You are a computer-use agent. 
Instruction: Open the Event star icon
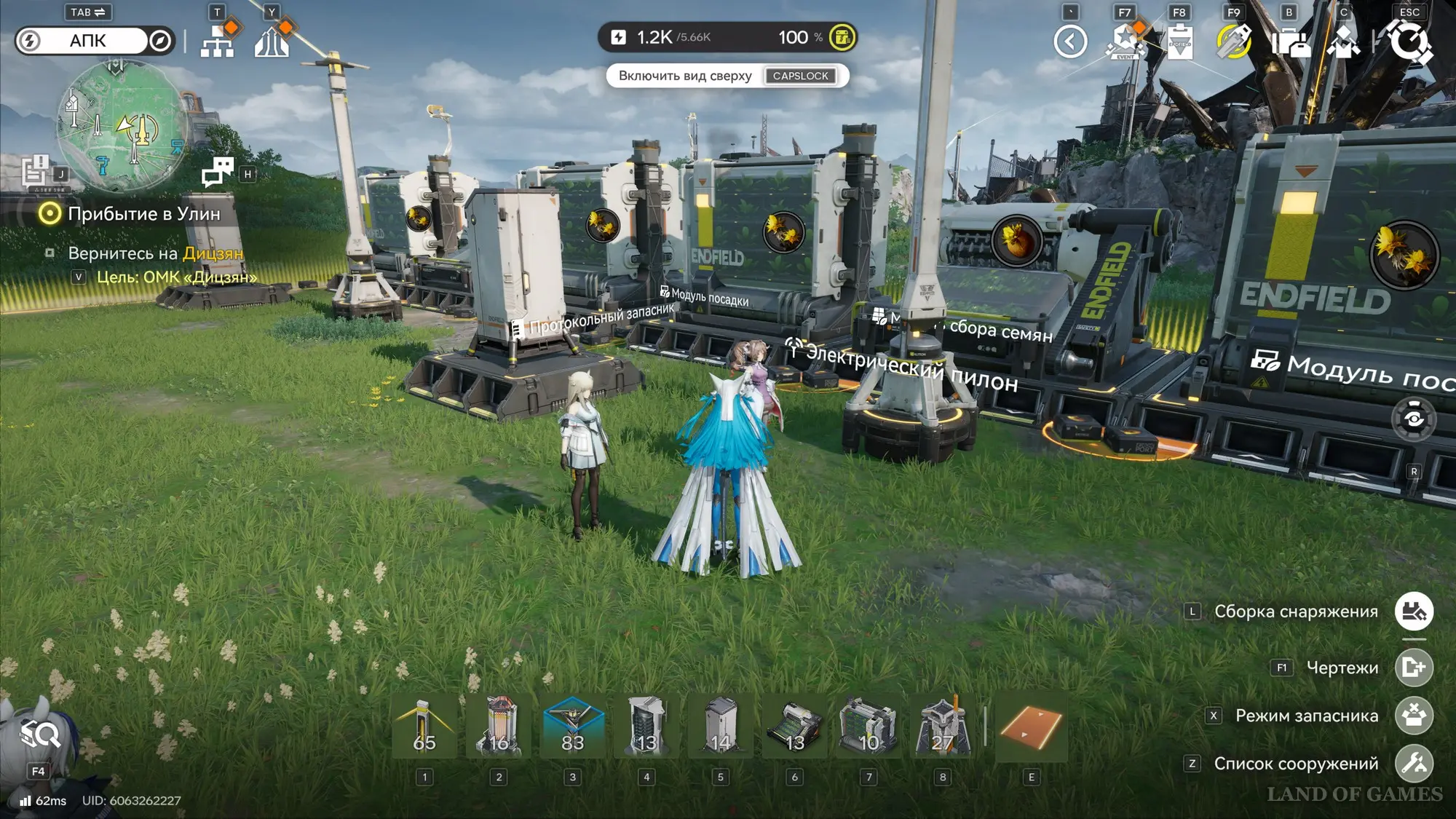point(1125,41)
